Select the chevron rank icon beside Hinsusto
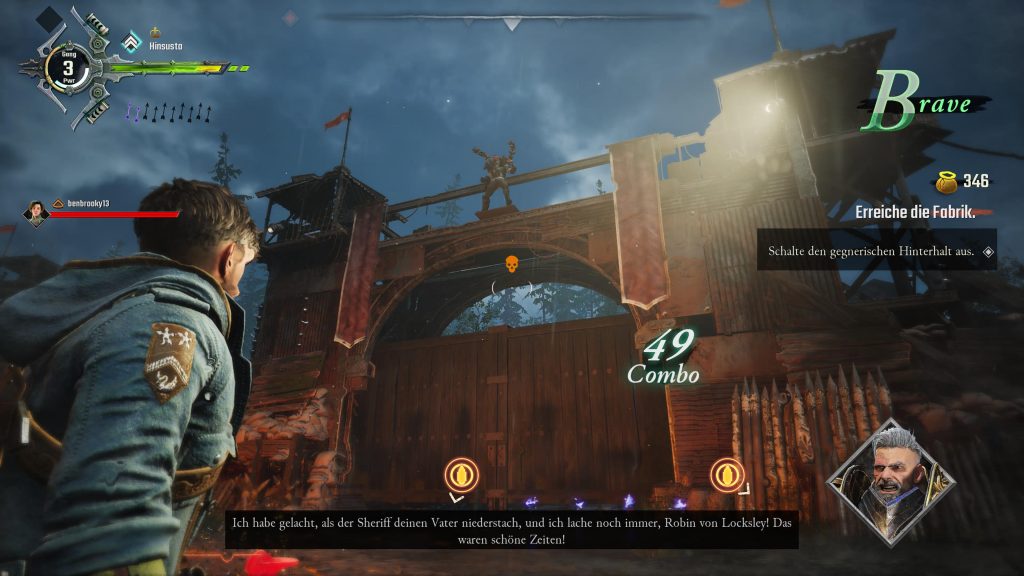 130,43
